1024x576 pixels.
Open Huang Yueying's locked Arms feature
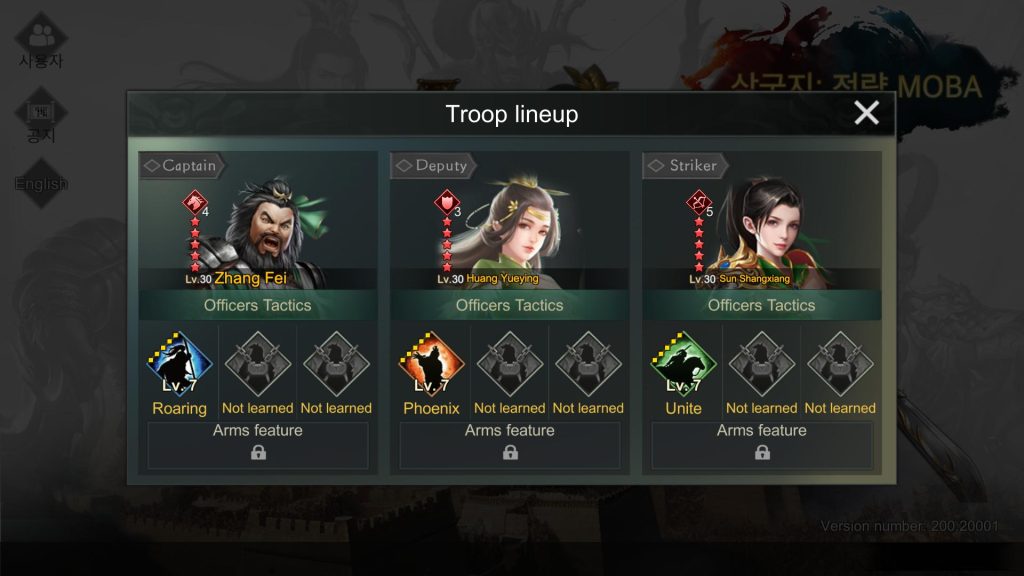click(x=510, y=445)
